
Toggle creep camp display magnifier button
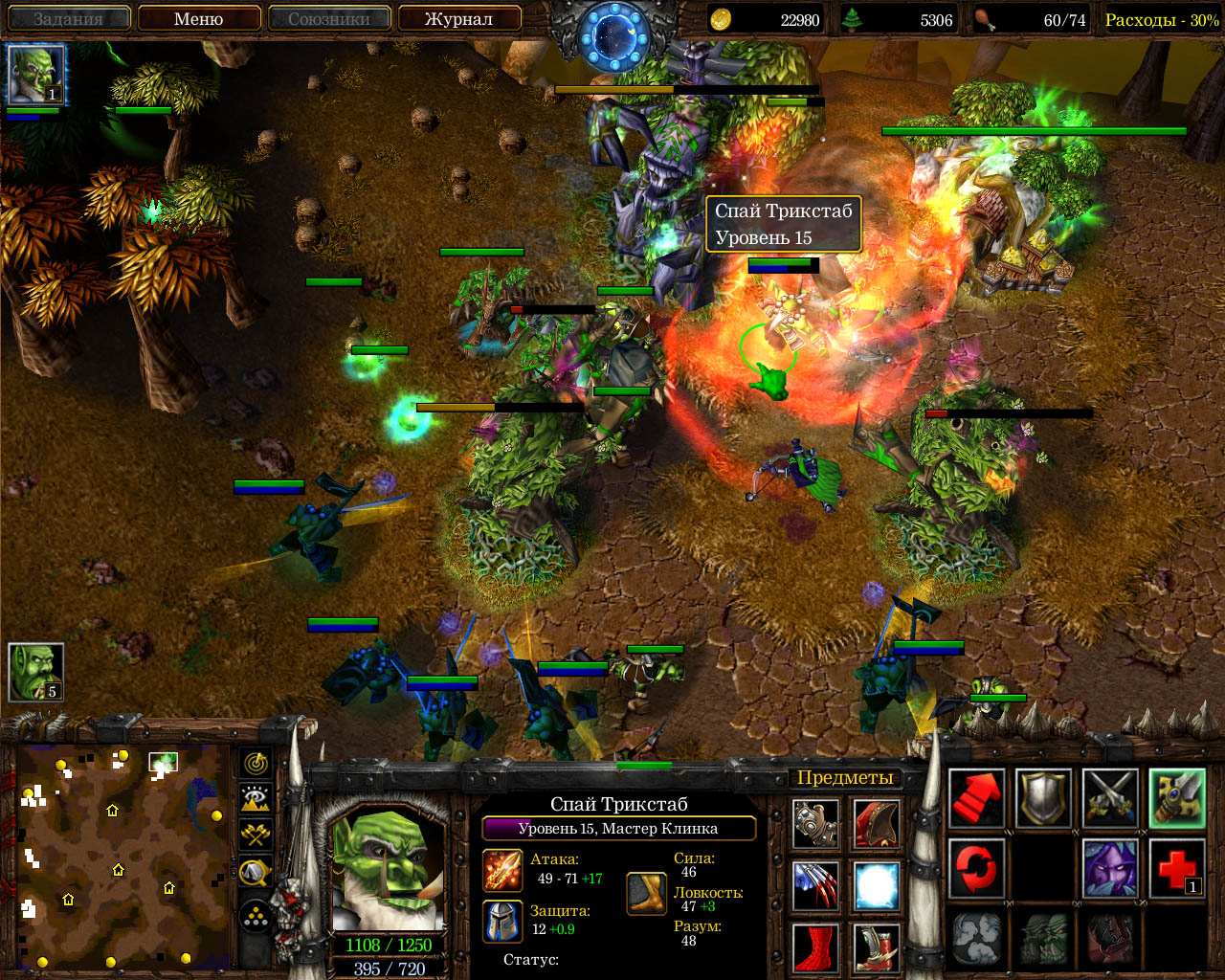pyautogui.click(x=256, y=871)
